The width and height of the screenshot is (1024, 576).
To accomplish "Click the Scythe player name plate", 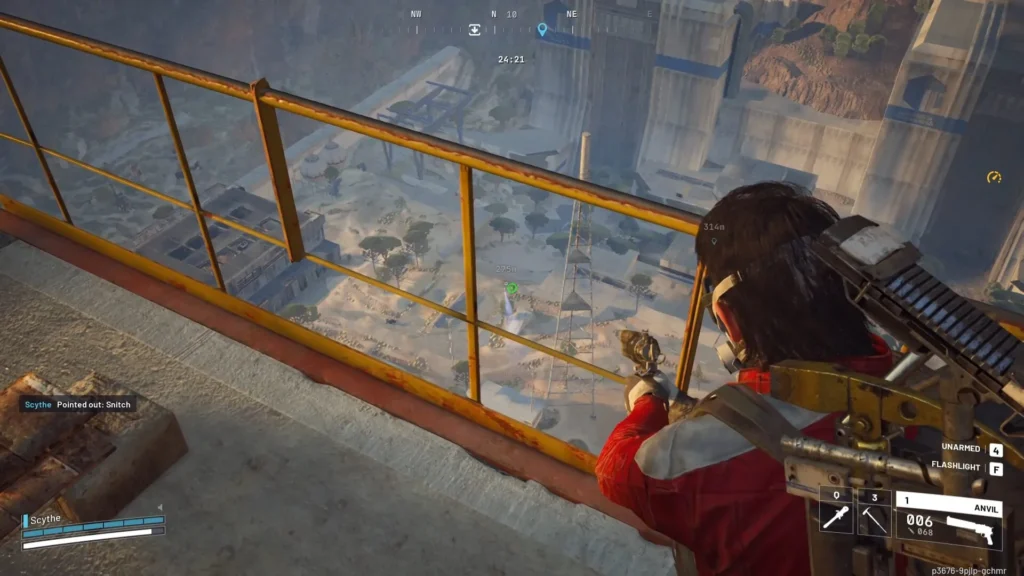I will click(46, 519).
